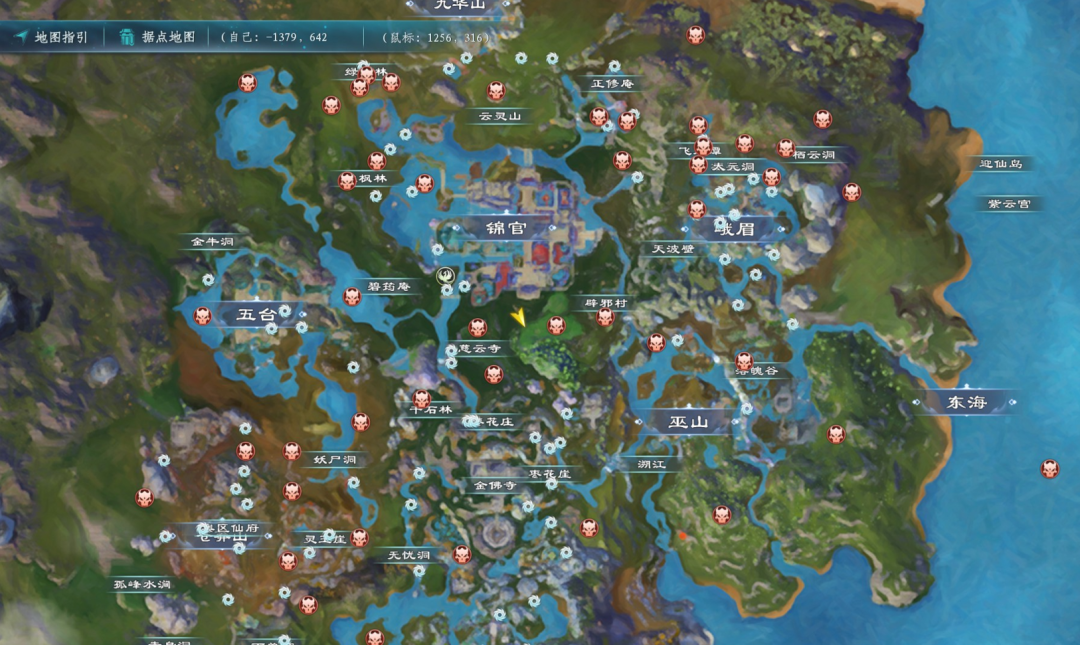Open the 地图指引 map guide
Screen dimensions: 1080x645
[x=52, y=38]
